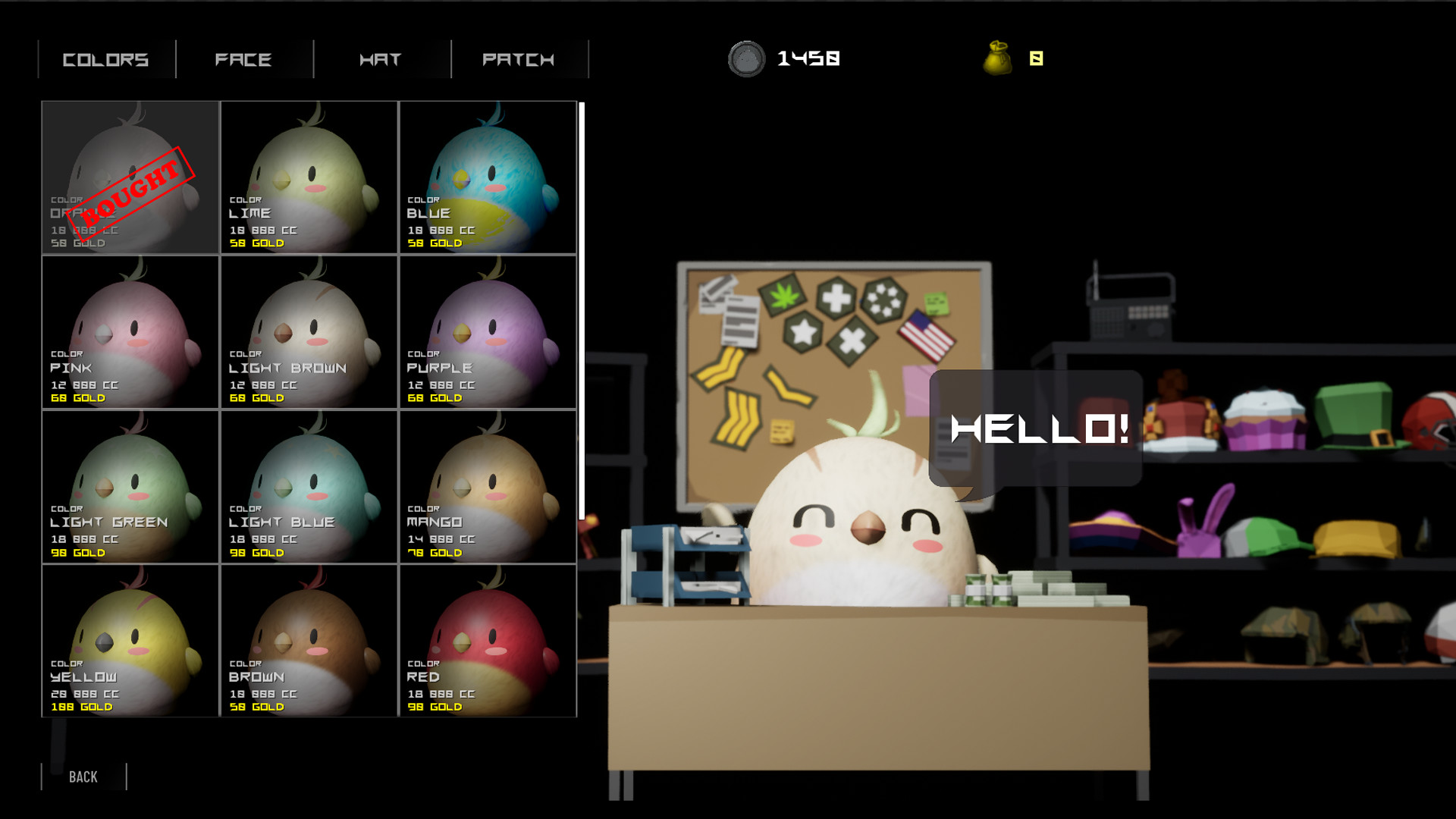Choose the Purple bird color

tap(488, 332)
